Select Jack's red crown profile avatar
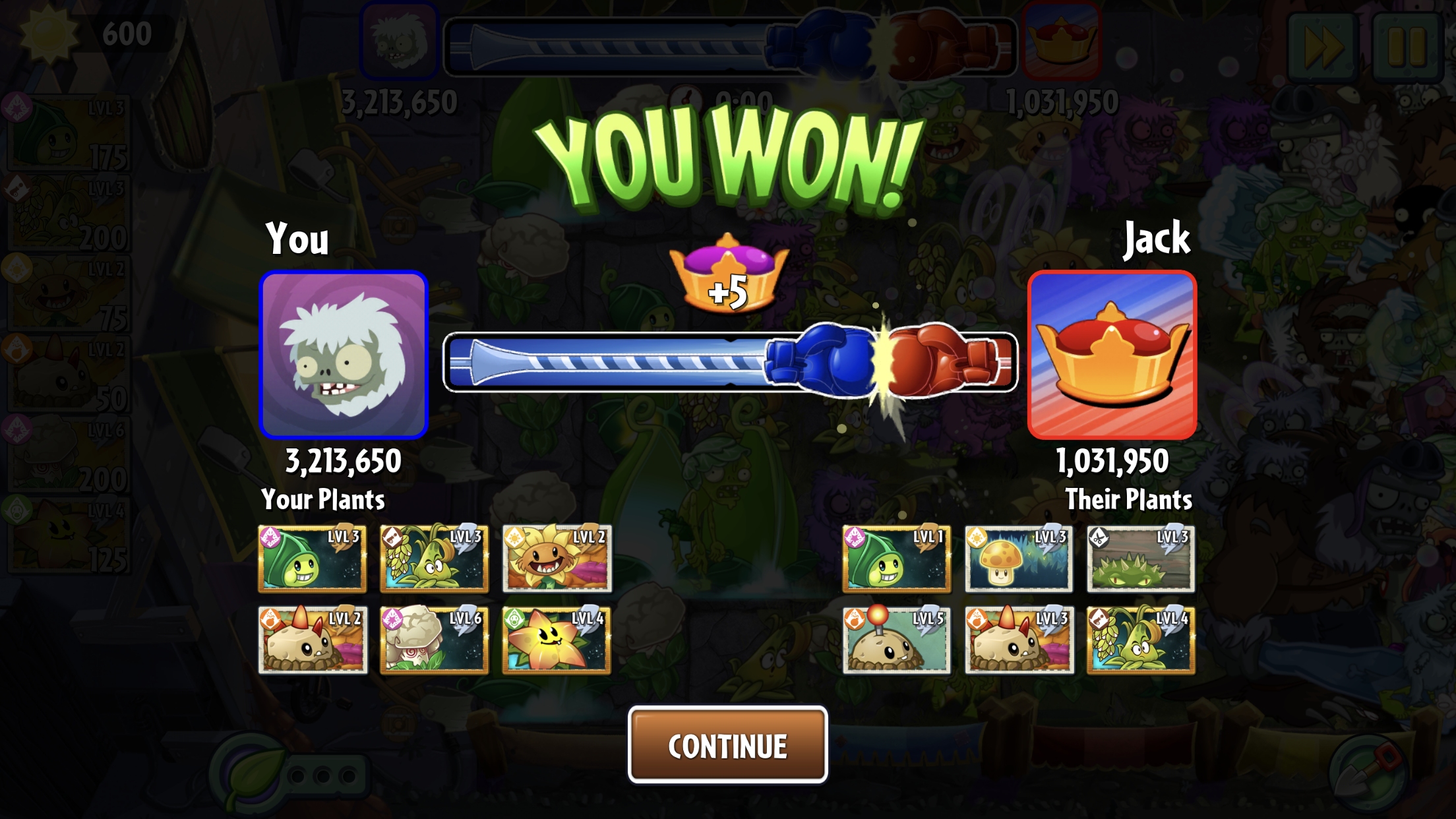Image resolution: width=1456 pixels, height=819 pixels. 1112,355
